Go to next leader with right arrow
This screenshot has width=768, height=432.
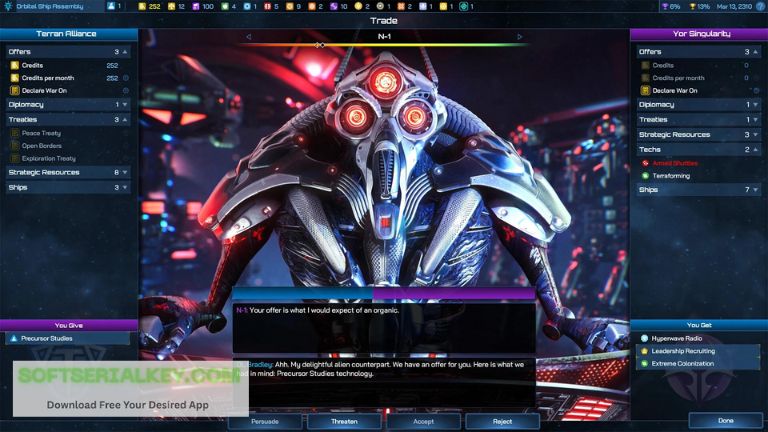[x=520, y=37]
